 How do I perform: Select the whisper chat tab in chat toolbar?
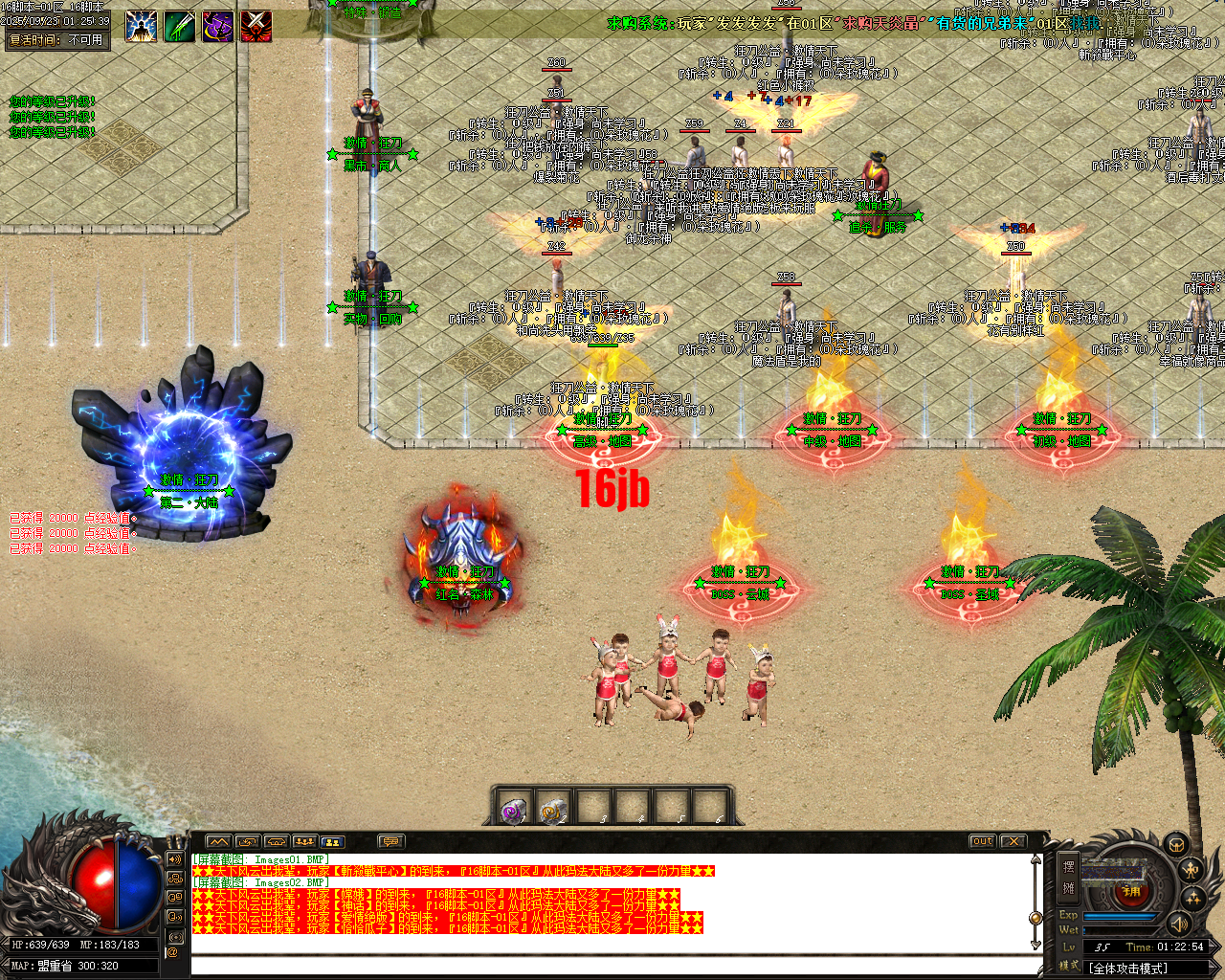(277, 841)
